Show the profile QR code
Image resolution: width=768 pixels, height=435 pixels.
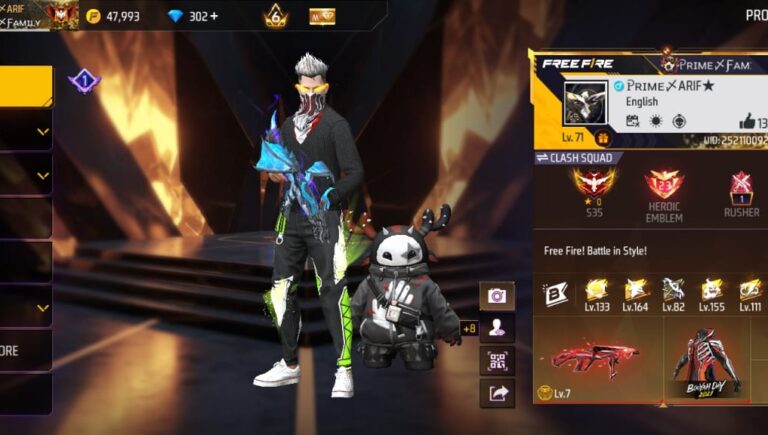pyautogui.click(x=497, y=360)
